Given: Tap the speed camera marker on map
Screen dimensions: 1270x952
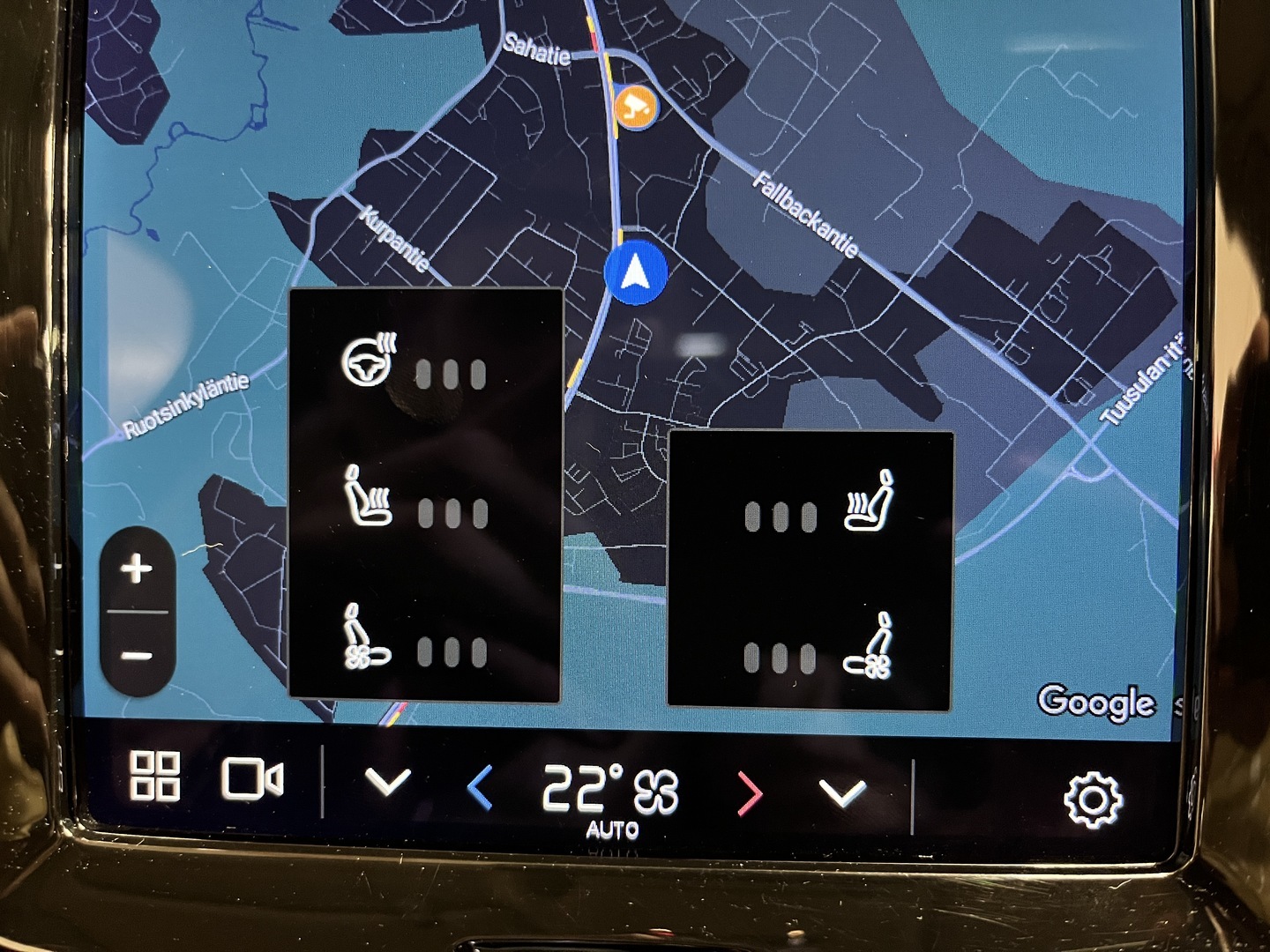Looking at the screenshot, I should pyautogui.click(x=635, y=108).
